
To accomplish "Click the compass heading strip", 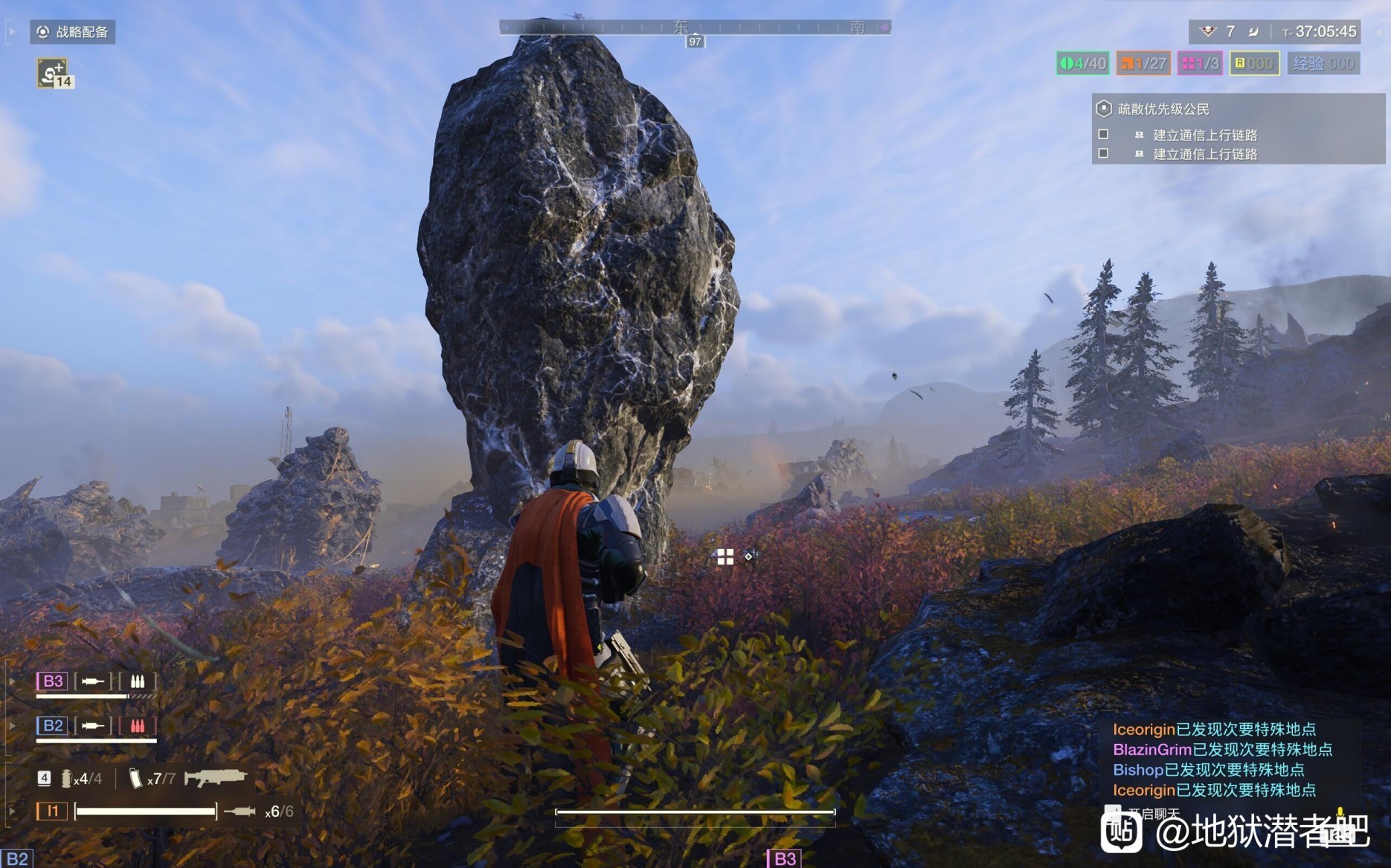I will pos(695,28).
